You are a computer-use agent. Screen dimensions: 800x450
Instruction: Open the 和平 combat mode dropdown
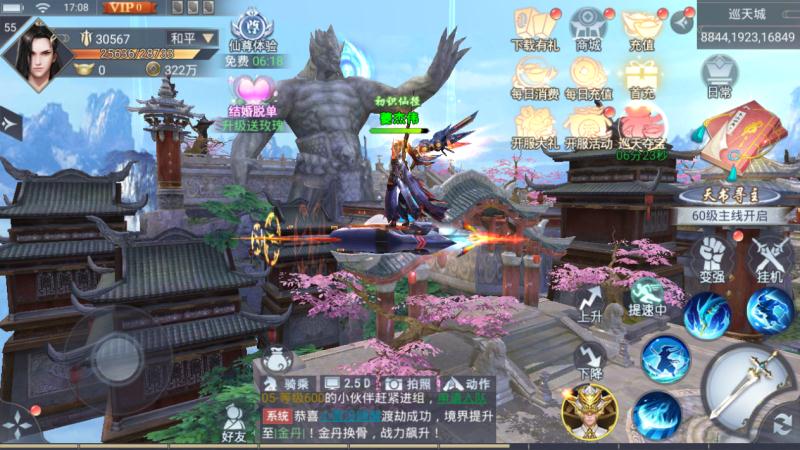tap(191, 38)
